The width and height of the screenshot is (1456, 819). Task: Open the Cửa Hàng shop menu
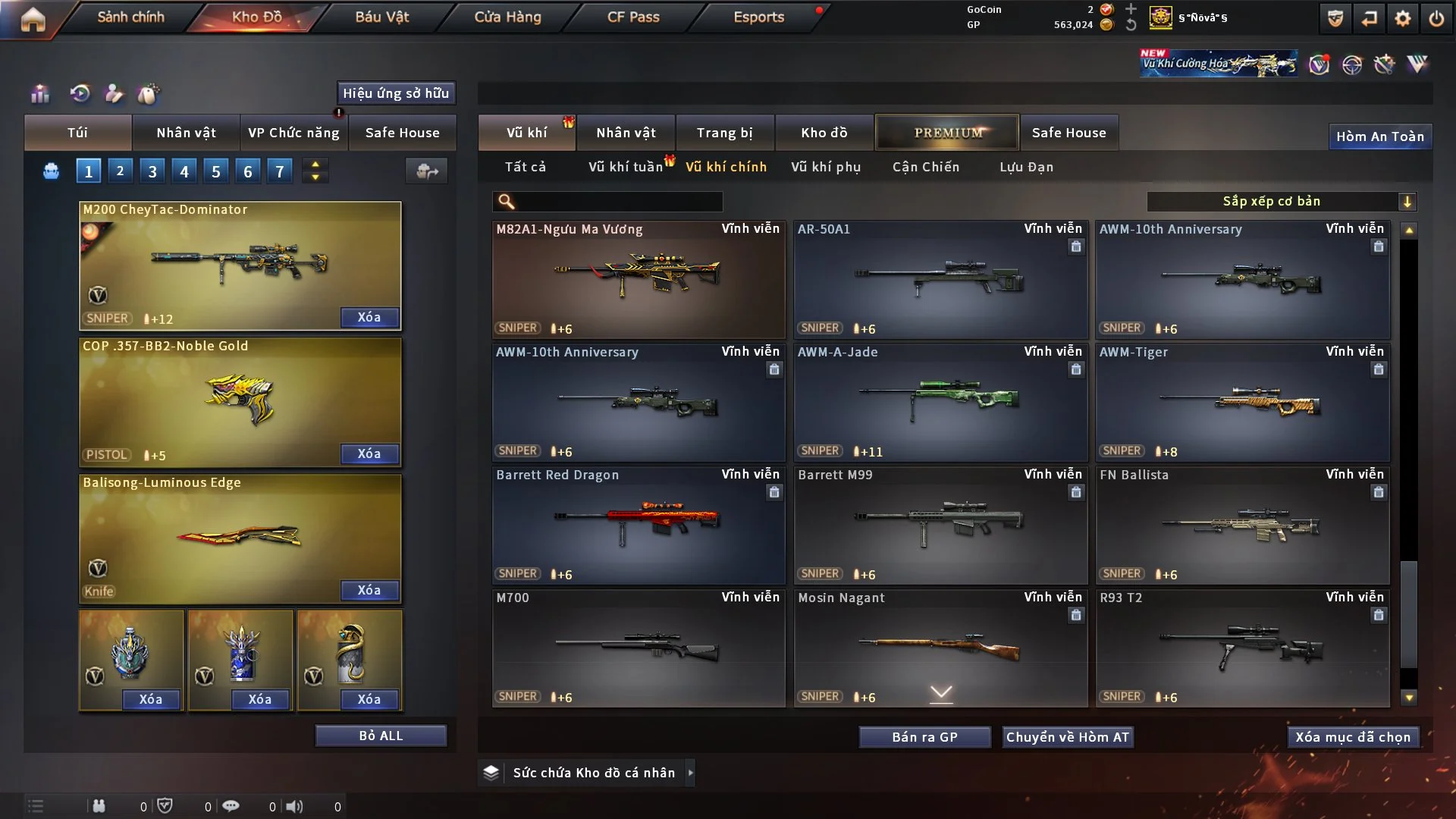point(507,17)
